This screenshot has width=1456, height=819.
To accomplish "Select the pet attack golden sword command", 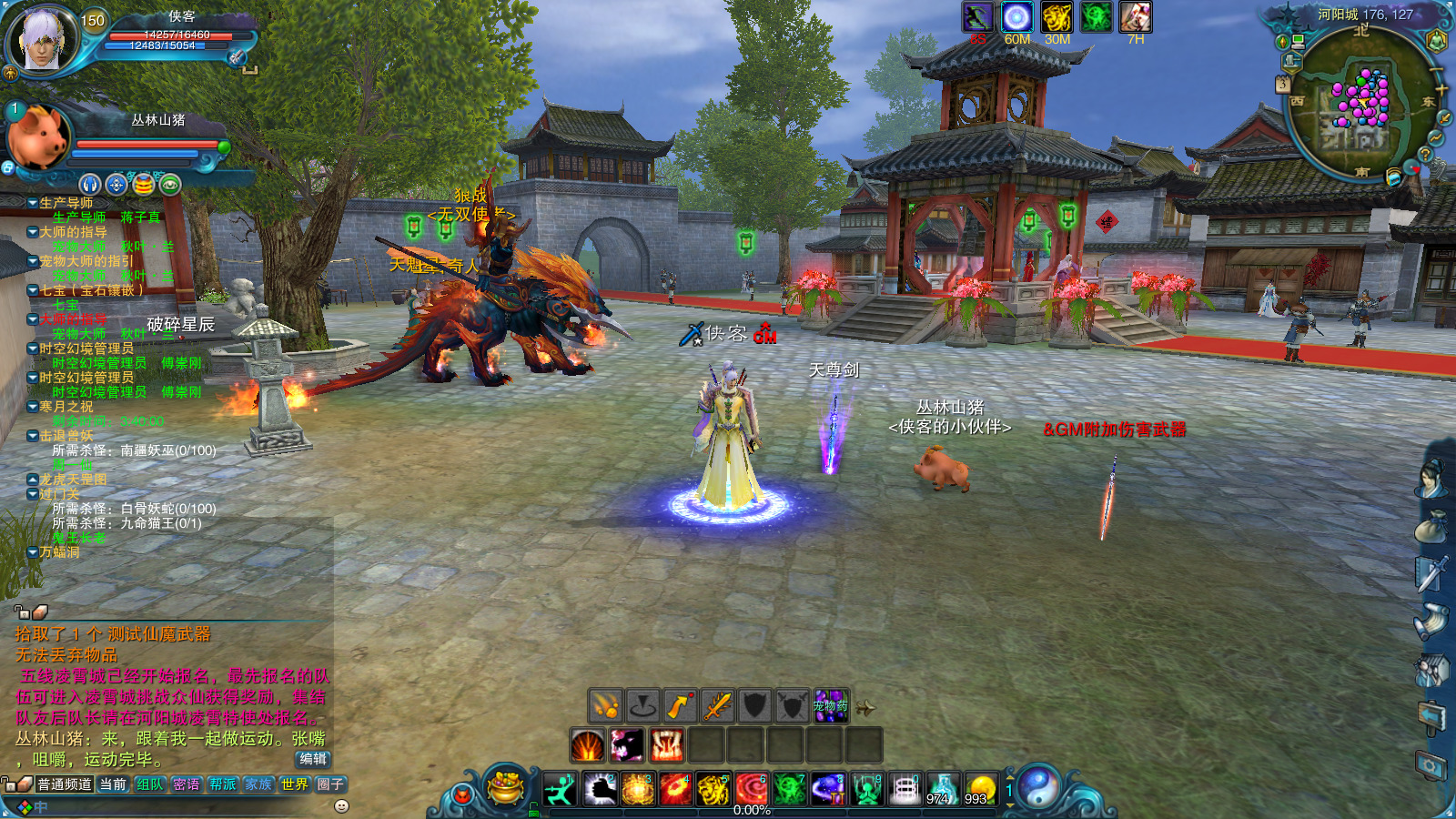I will click(x=717, y=706).
